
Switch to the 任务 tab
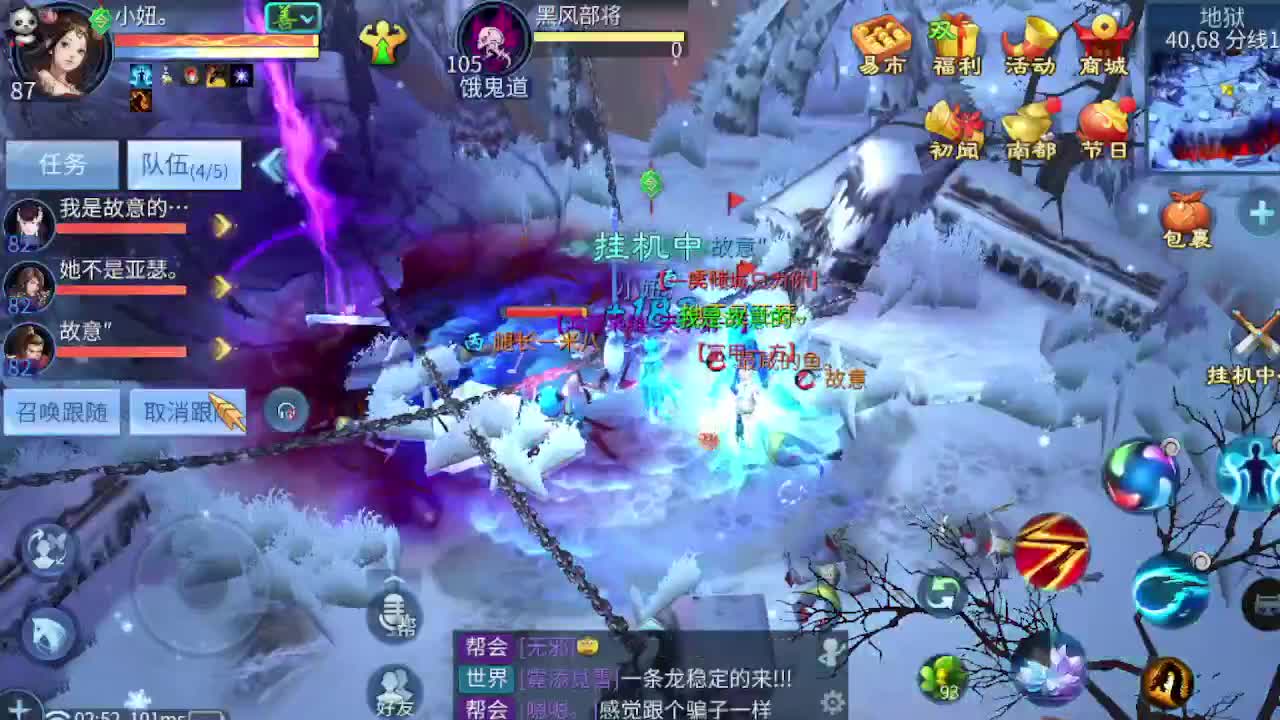62,163
